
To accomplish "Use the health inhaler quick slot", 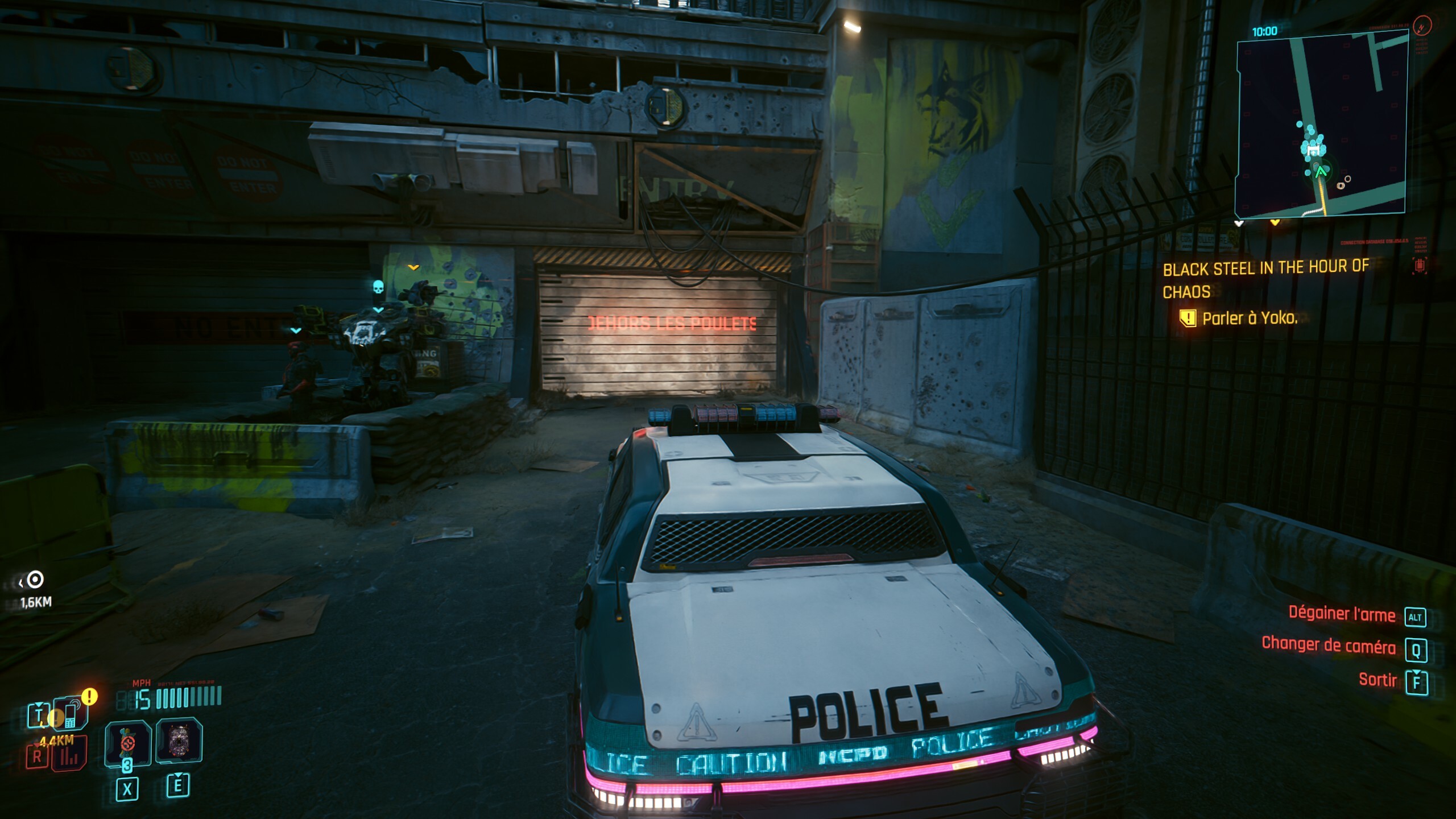I will click(x=127, y=743).
